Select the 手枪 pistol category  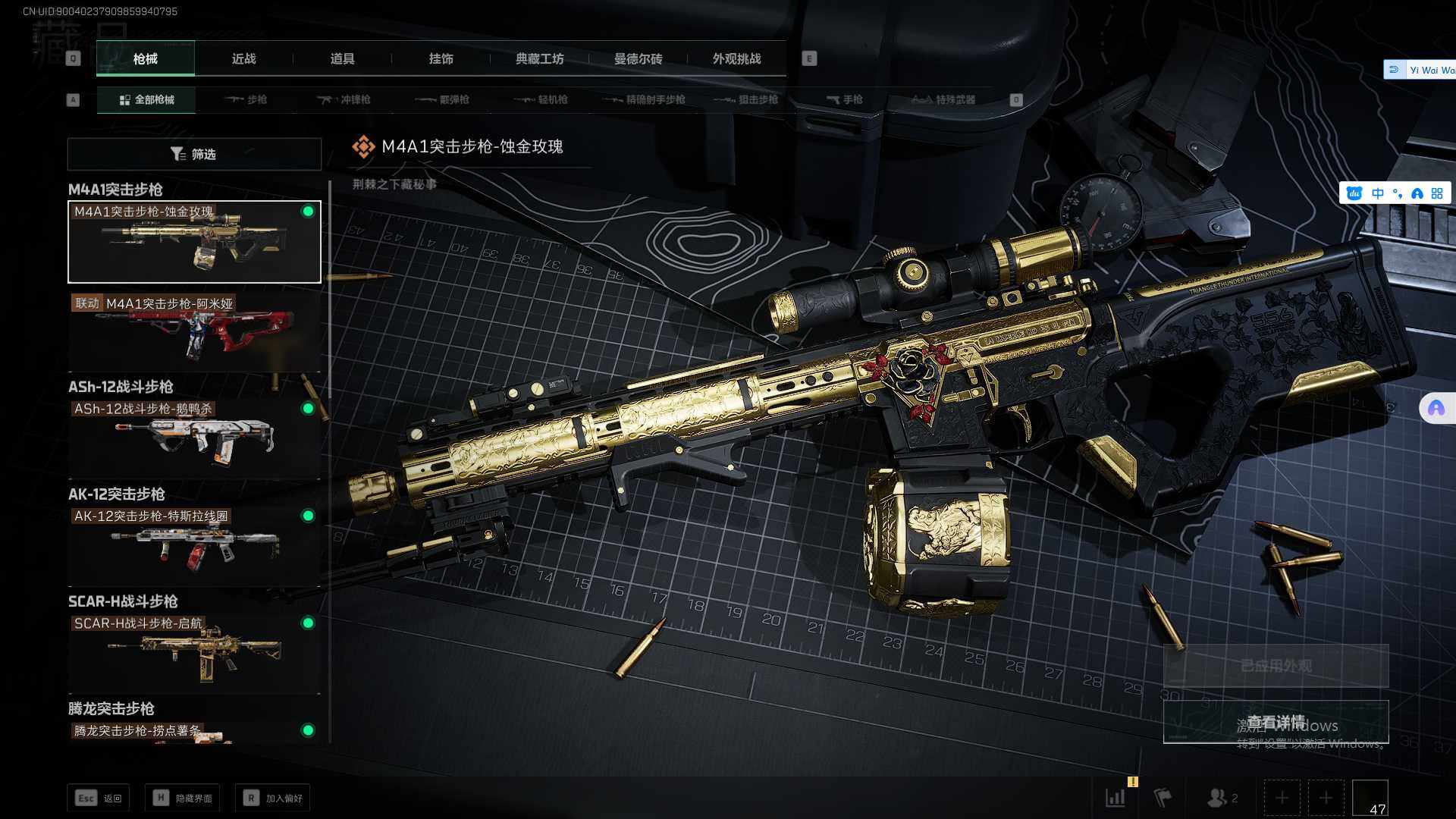click(844, 99)
